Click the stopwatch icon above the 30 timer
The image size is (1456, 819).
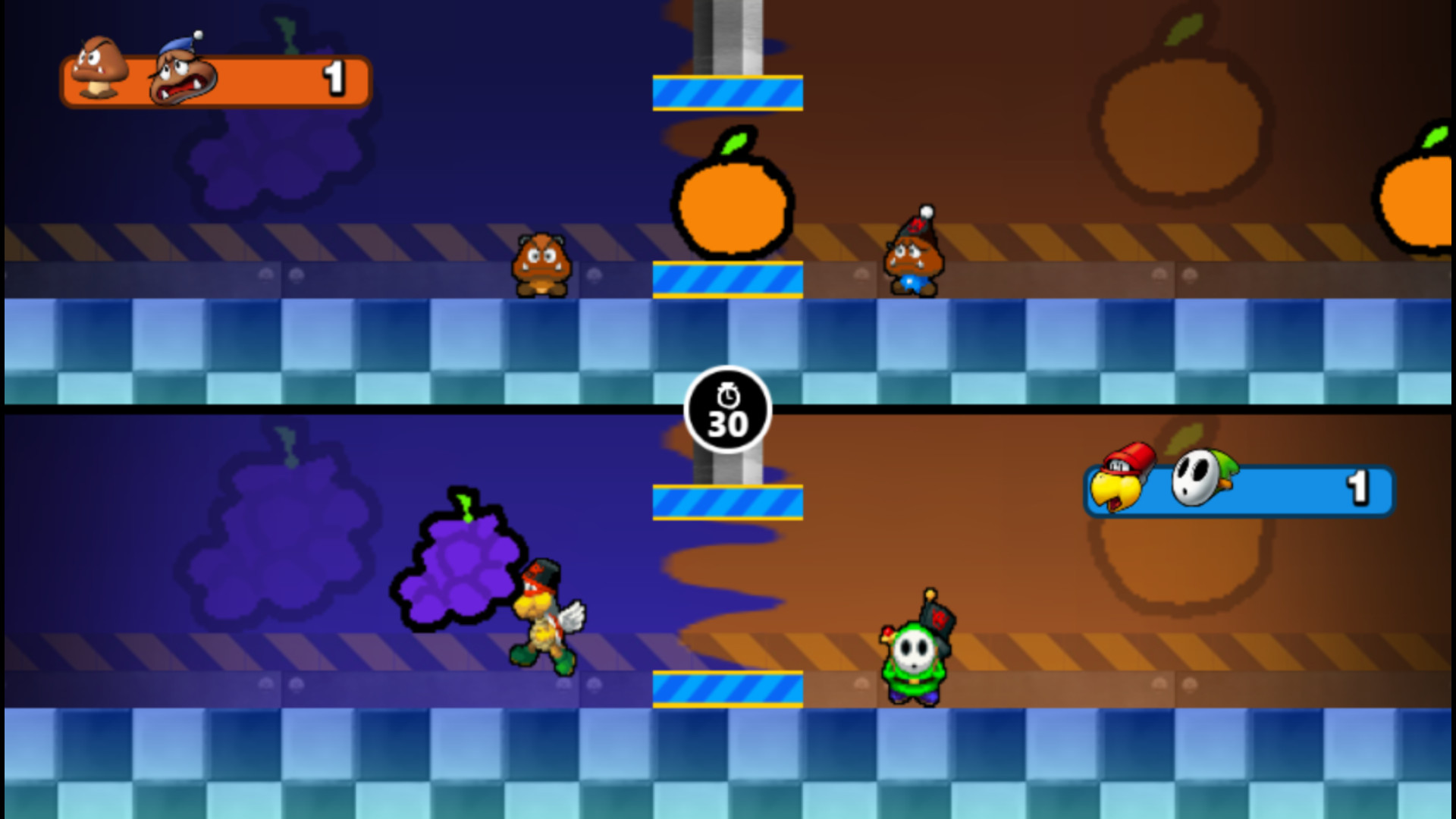(x=728, y=396)
